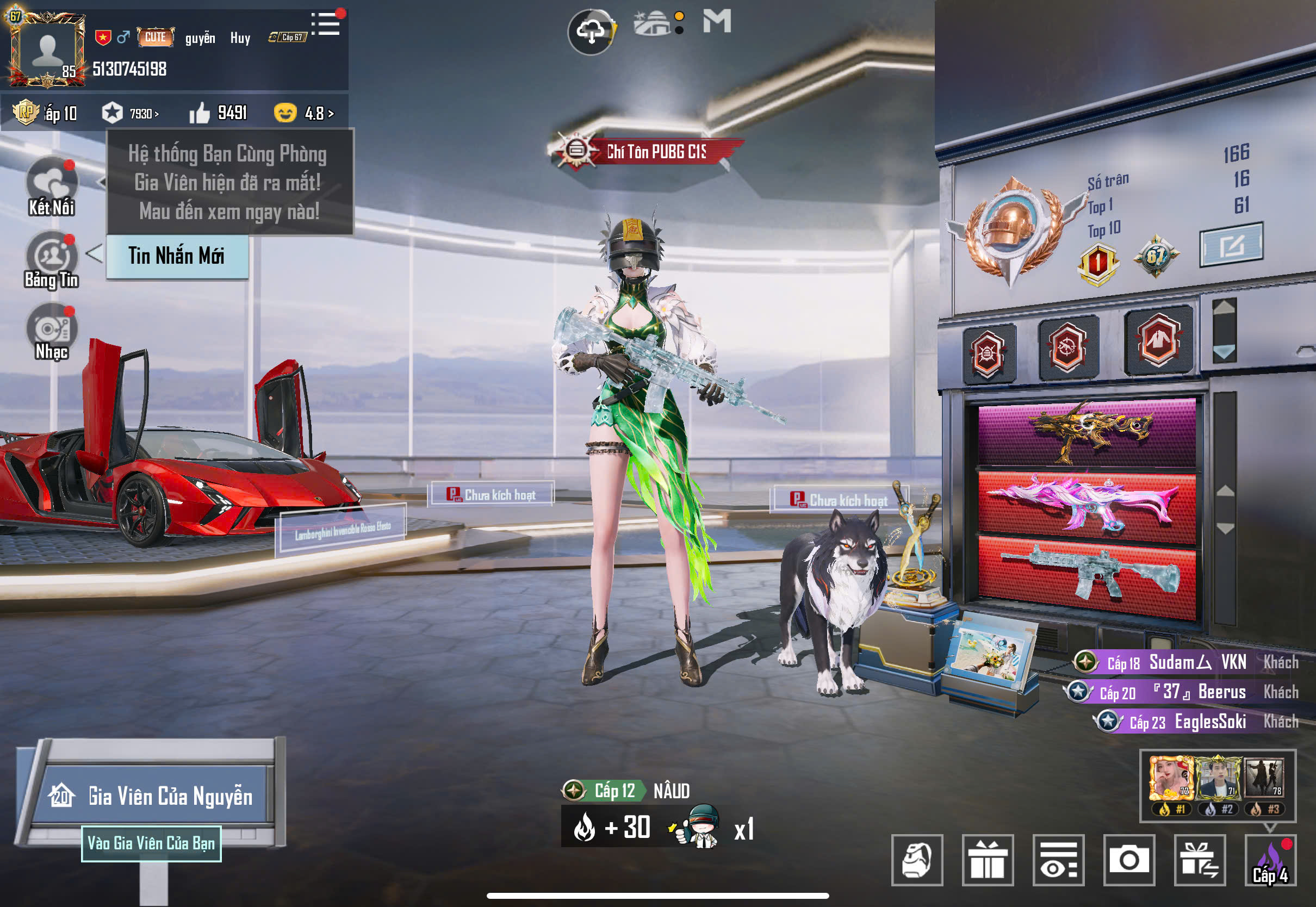Select the pink rifle skin

pos(1087,504)
